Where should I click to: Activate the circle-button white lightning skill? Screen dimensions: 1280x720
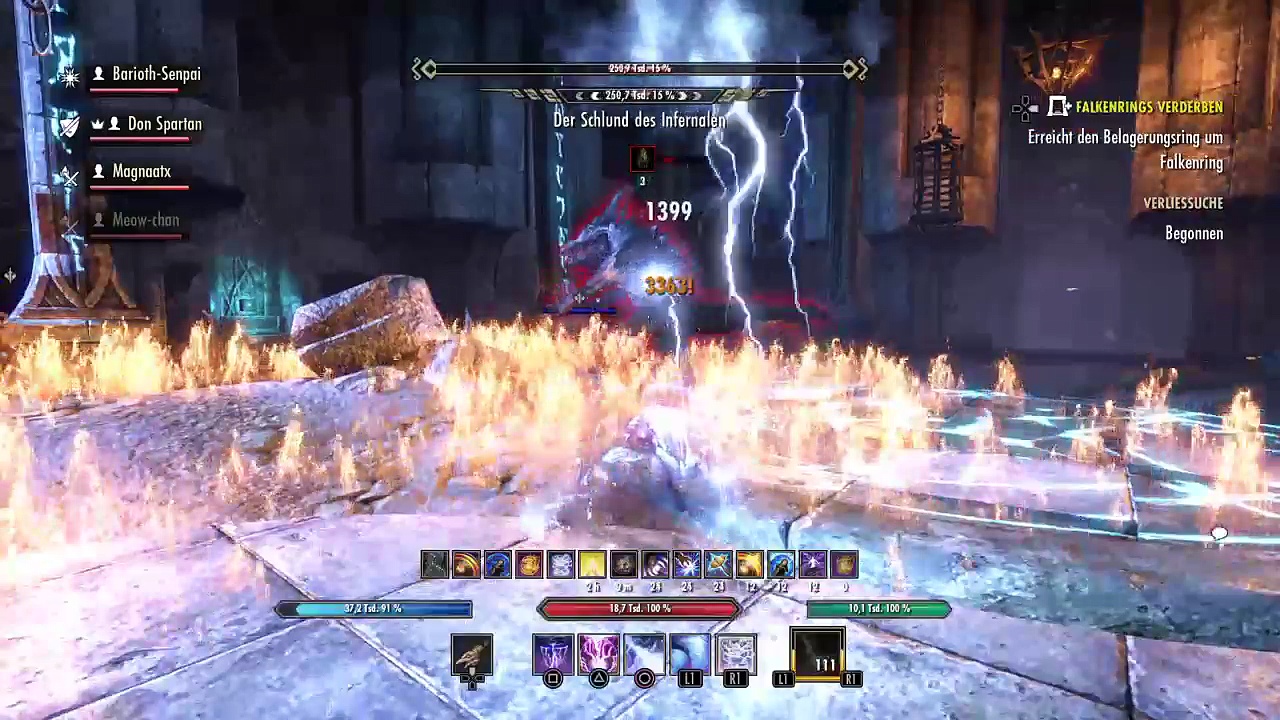[x=644, y=654]
